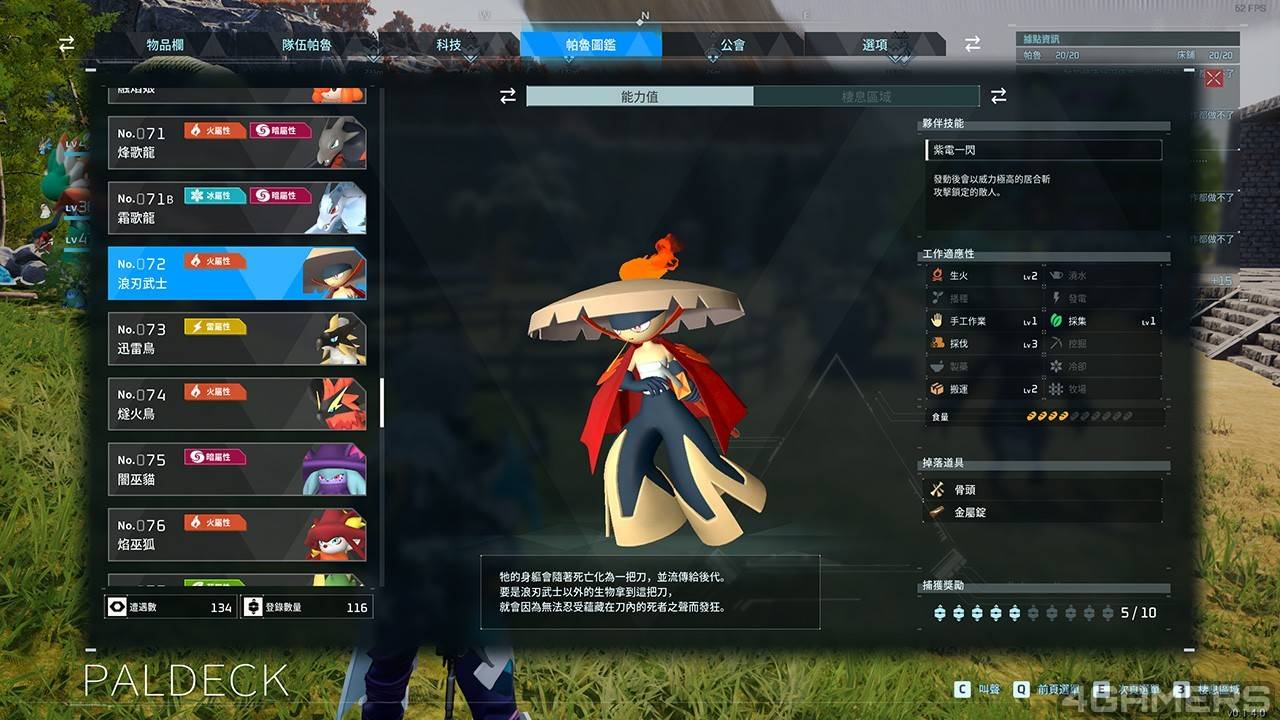Viewport: 1280px width, 720px height.
Task: Select the 金屬錠 ingot drop item
Action: click(1043, 512)
